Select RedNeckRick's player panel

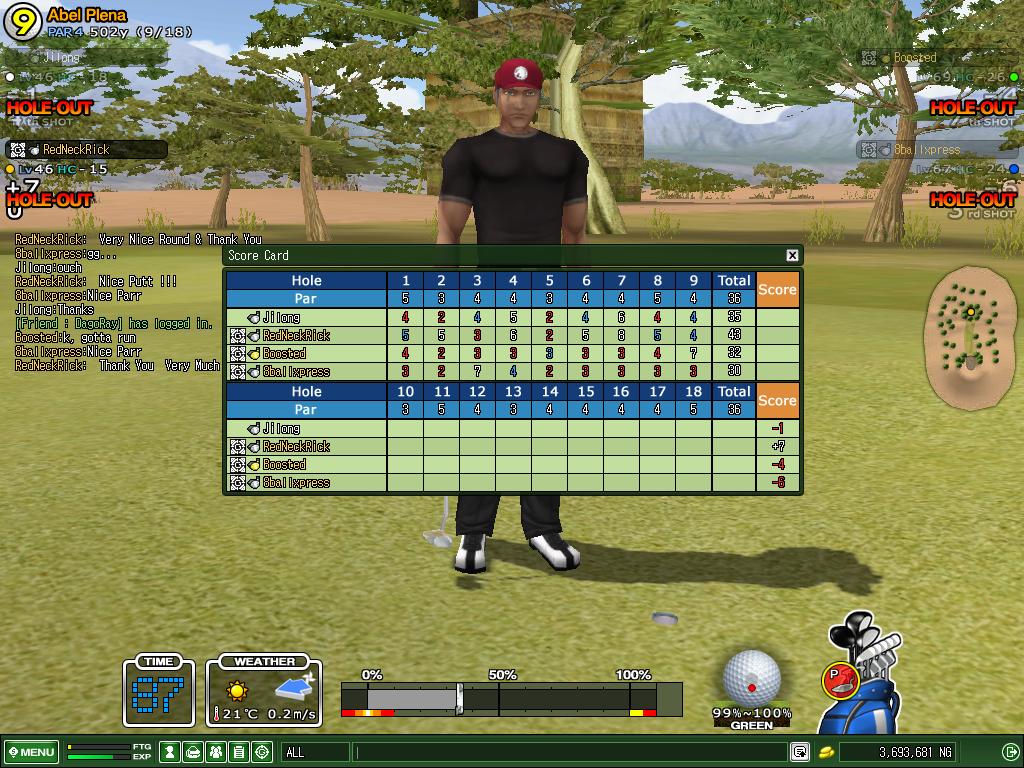(87, 150)
